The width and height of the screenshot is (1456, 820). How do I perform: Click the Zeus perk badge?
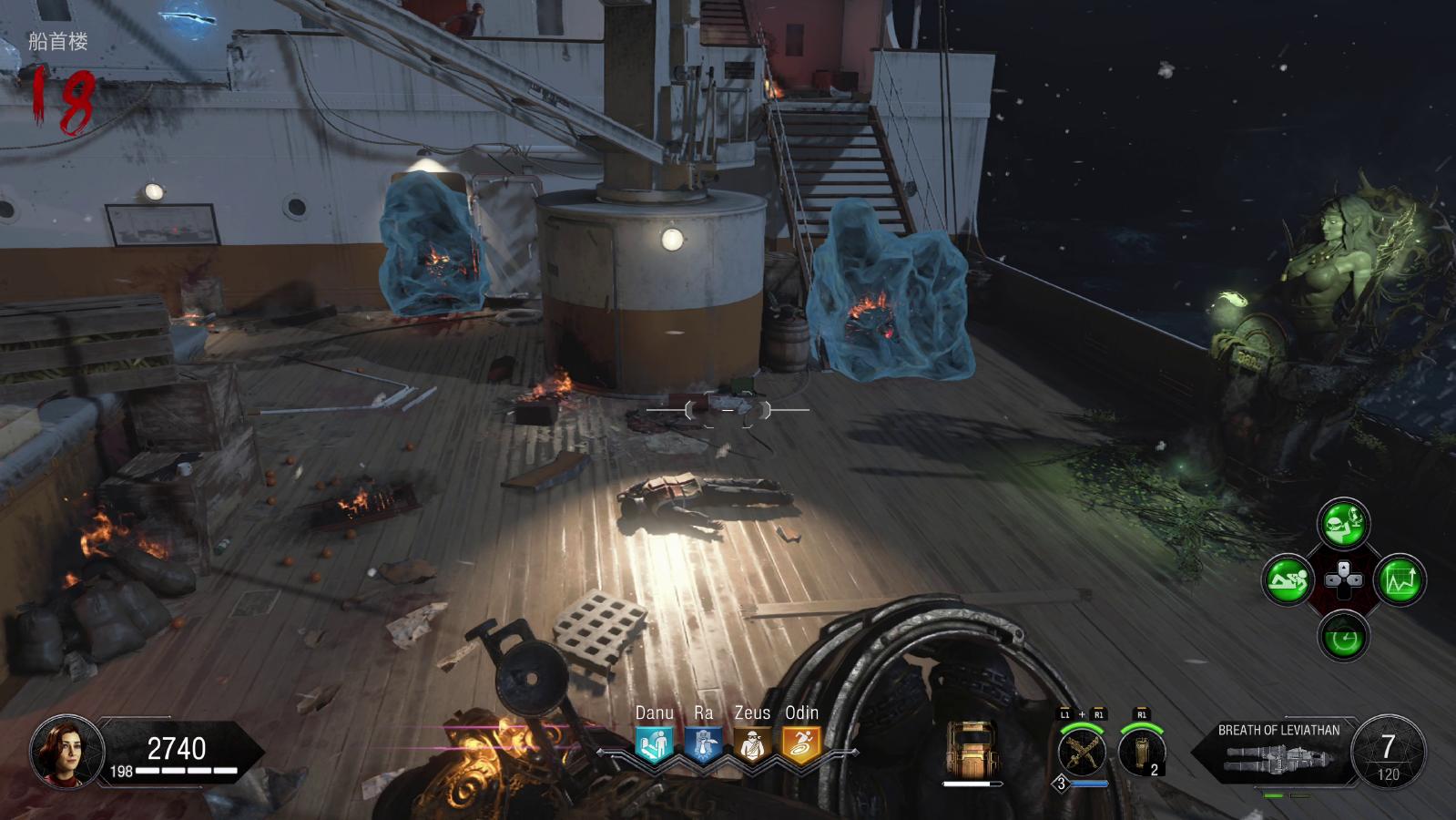[x=752, y=745]
